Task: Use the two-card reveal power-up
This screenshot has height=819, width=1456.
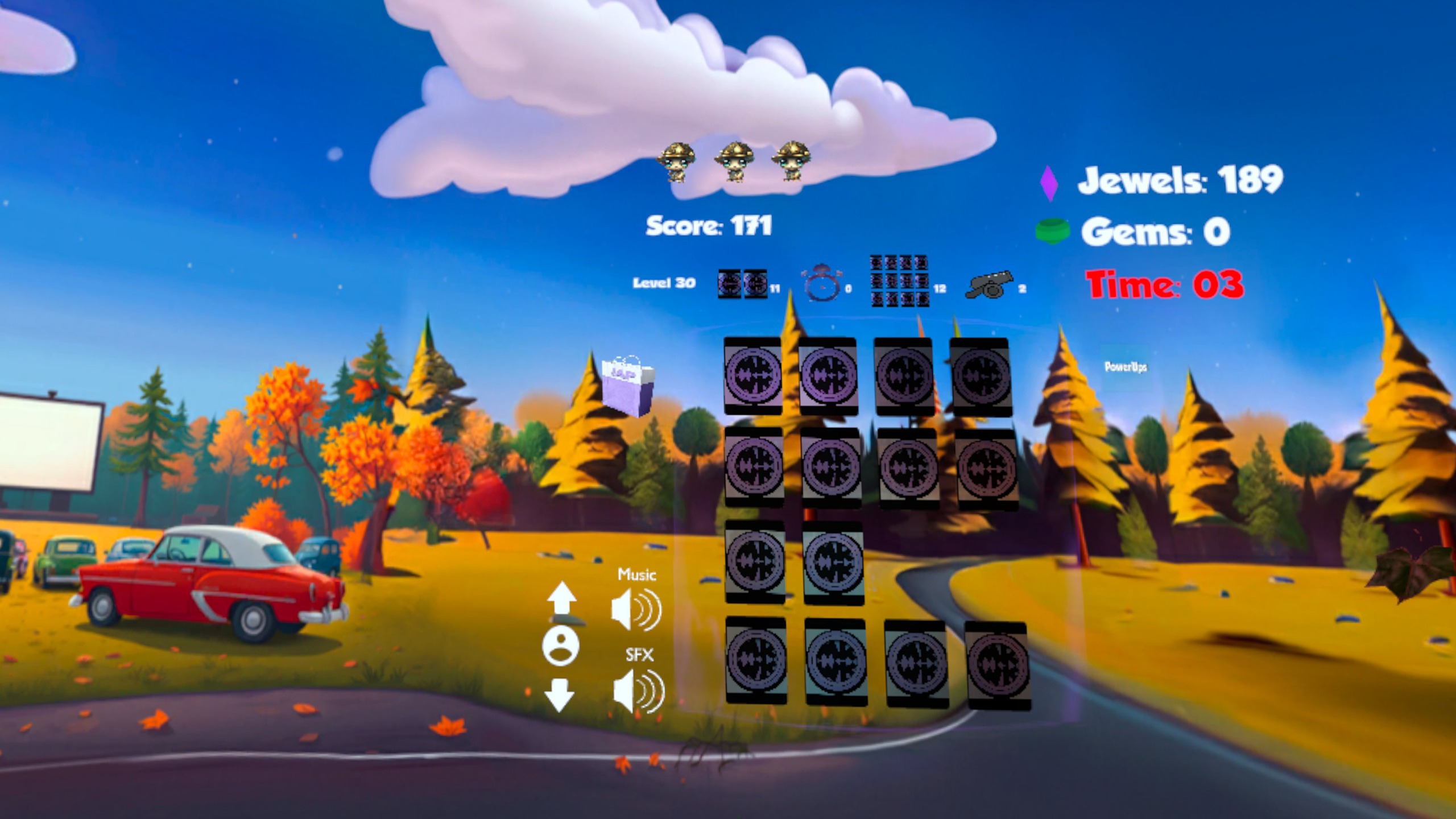Action: click(742, 284)
